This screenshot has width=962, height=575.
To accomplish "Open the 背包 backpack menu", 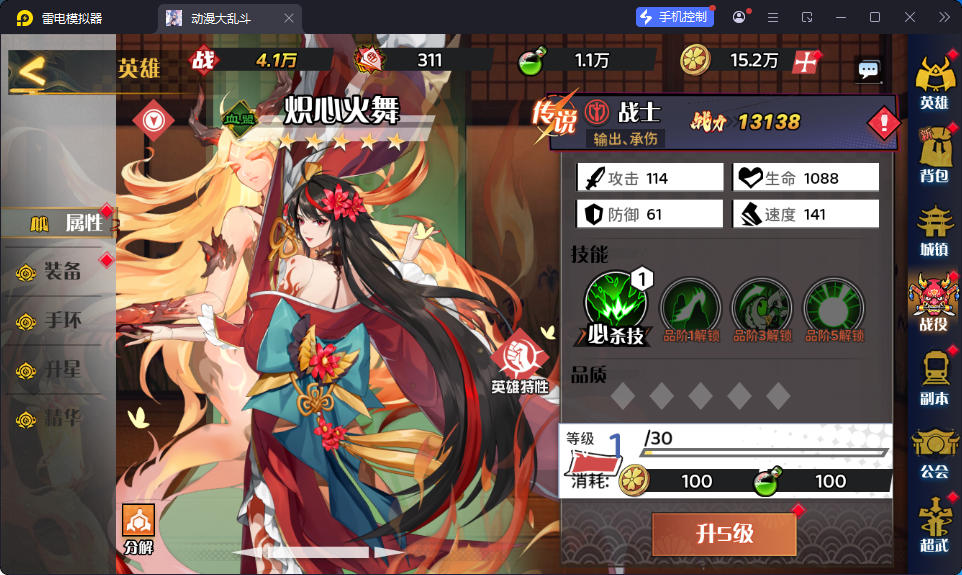I will tap(934, 160).
